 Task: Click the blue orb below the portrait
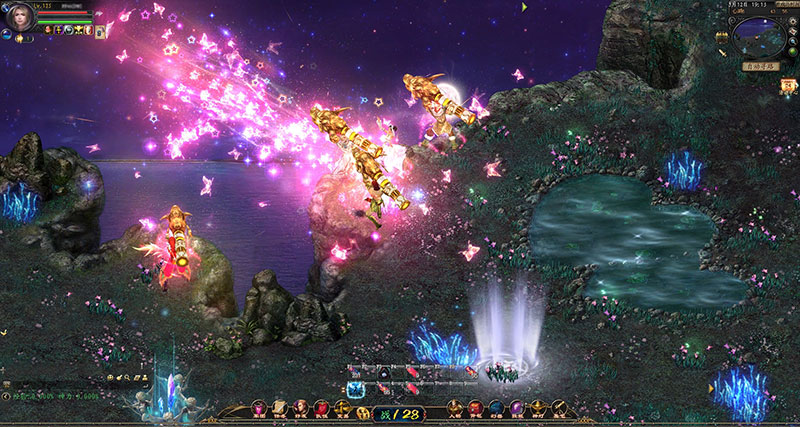(x=7, y=35)
